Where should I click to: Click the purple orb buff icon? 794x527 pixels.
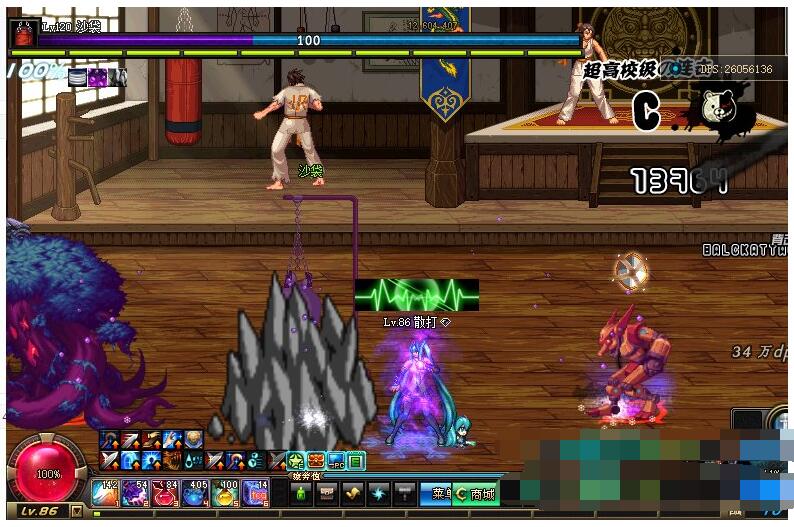click(97, 76)
